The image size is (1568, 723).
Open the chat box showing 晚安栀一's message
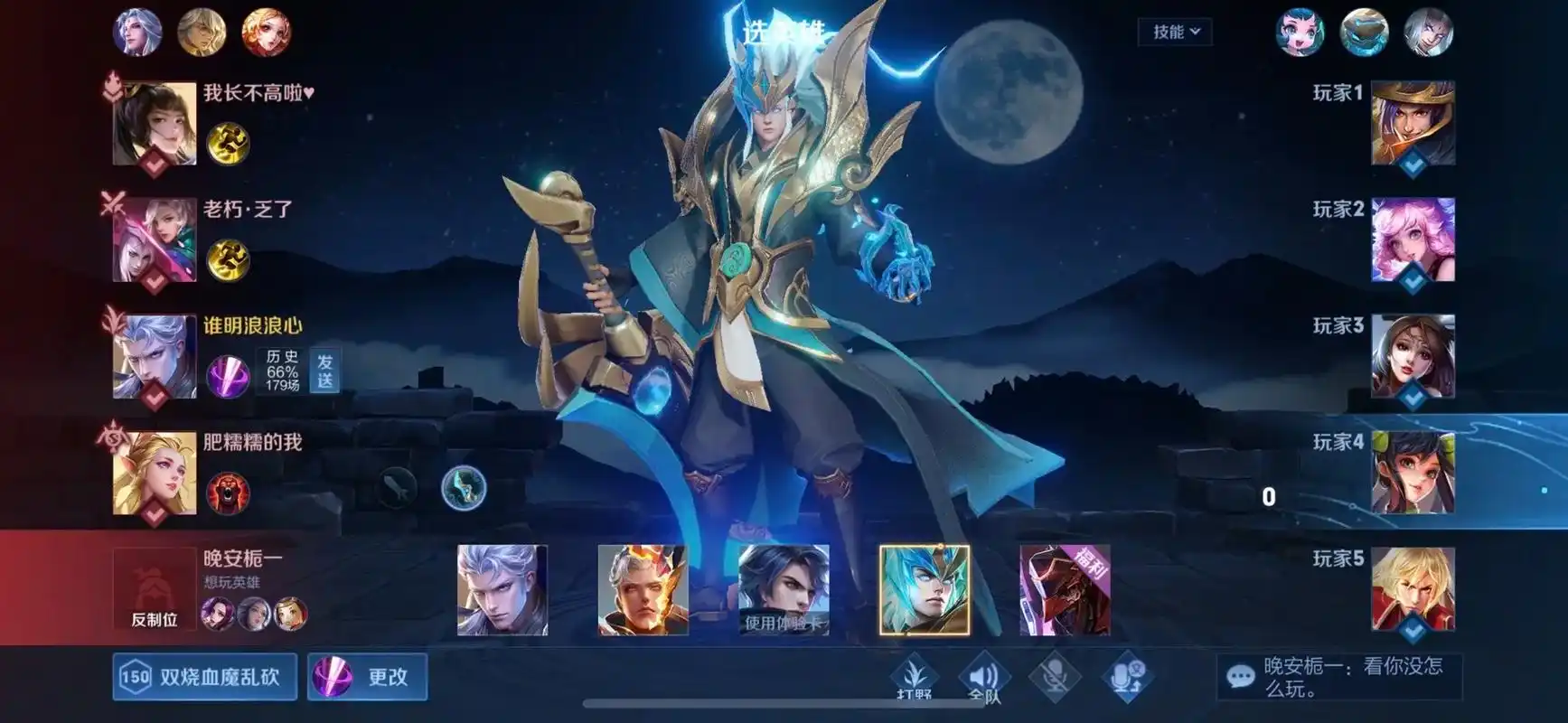click(1338, 677)
